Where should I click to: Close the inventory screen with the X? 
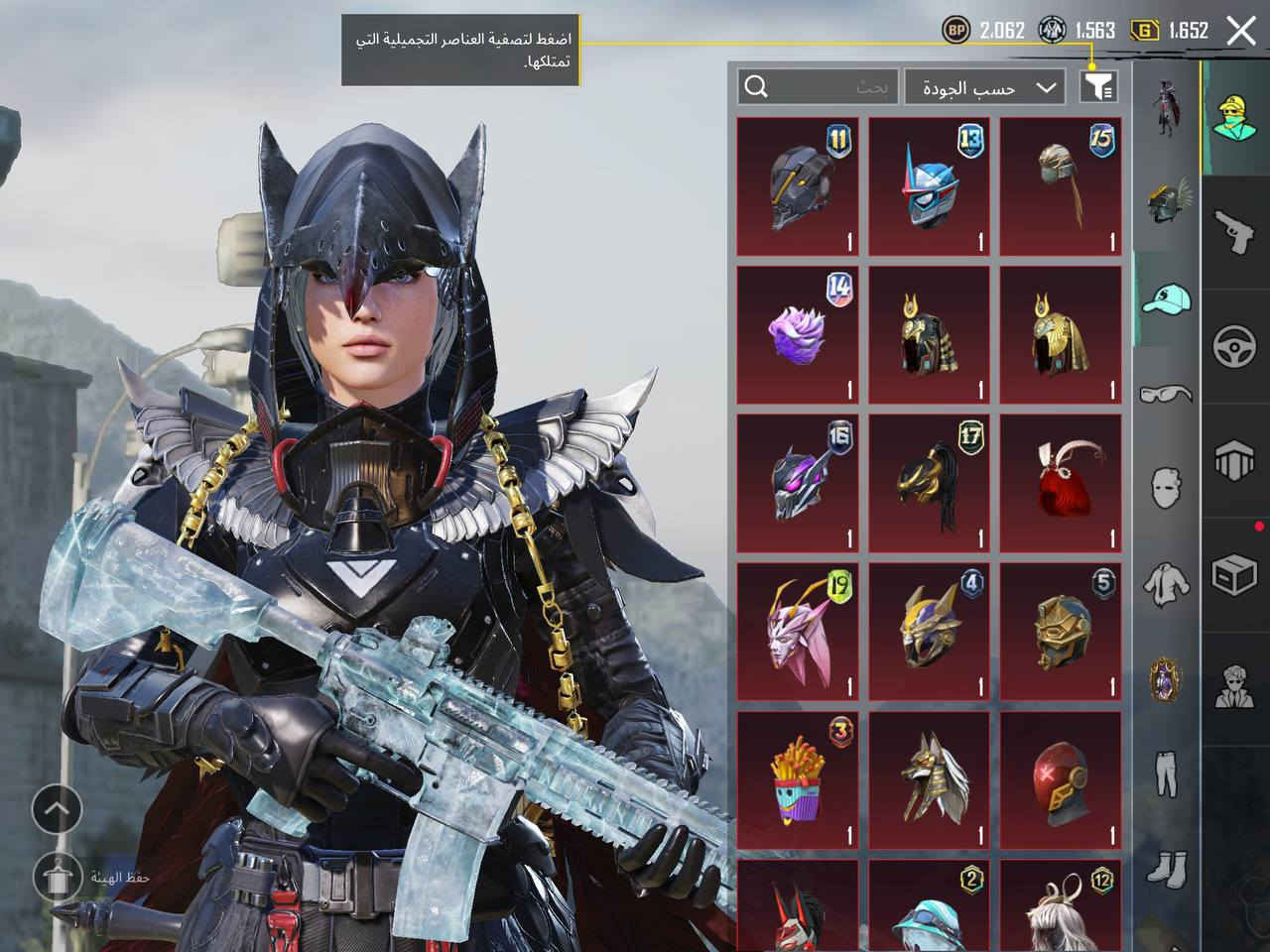pos(1241,31)
